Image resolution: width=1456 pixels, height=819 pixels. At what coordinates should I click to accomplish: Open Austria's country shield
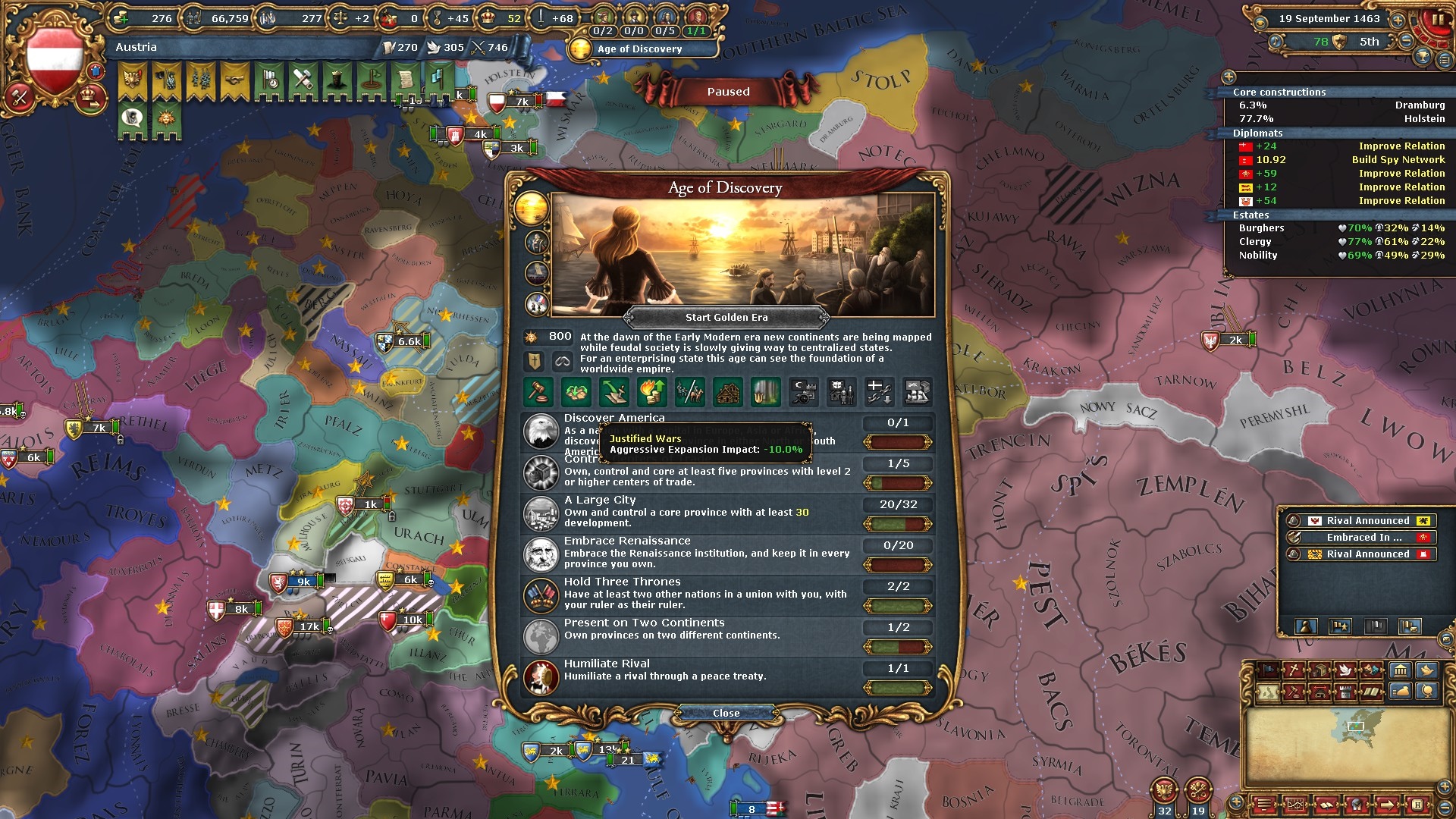coord(54,59)
